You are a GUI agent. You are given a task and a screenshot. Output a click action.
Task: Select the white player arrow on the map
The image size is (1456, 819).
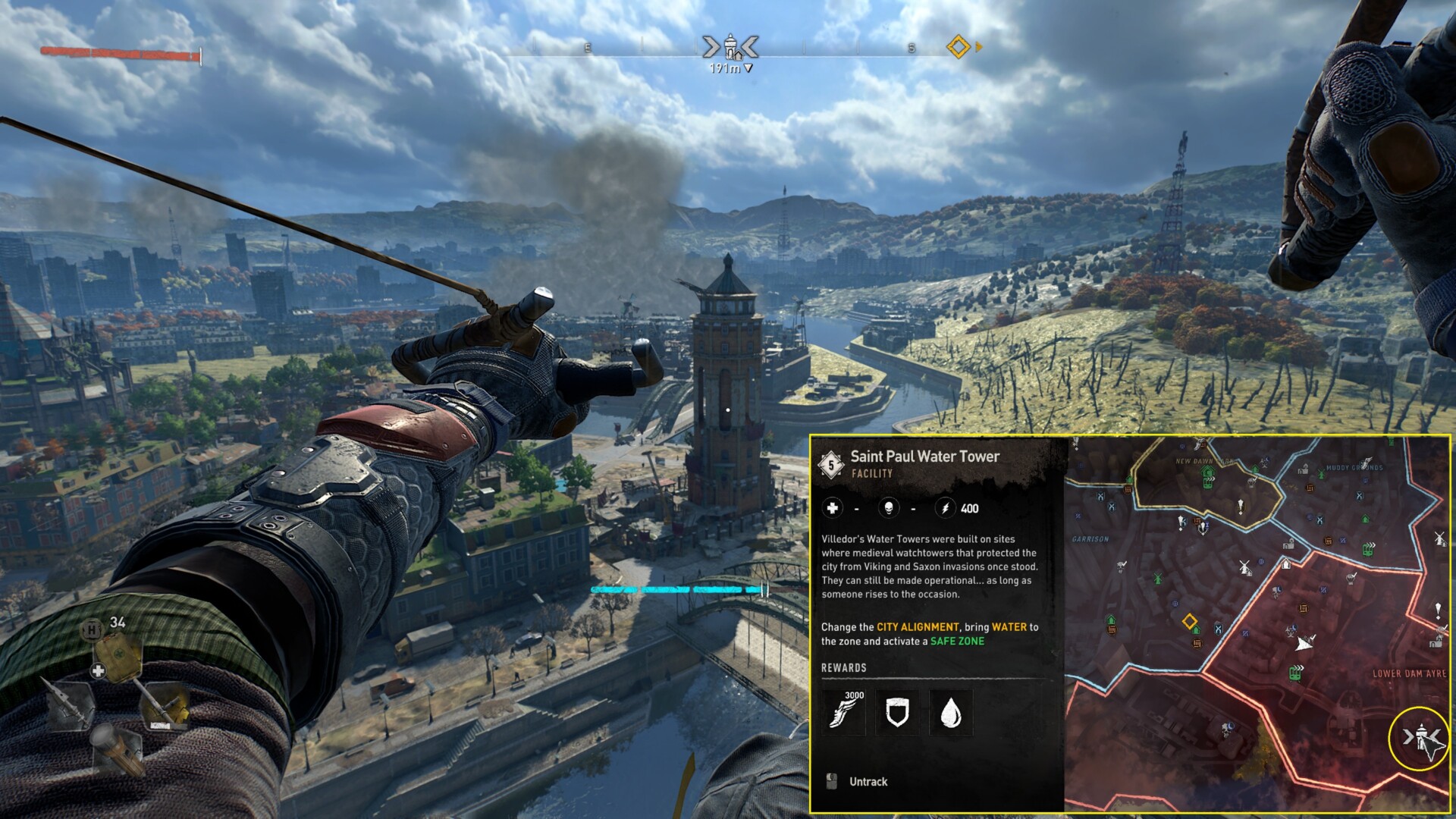click(1303, 645)
